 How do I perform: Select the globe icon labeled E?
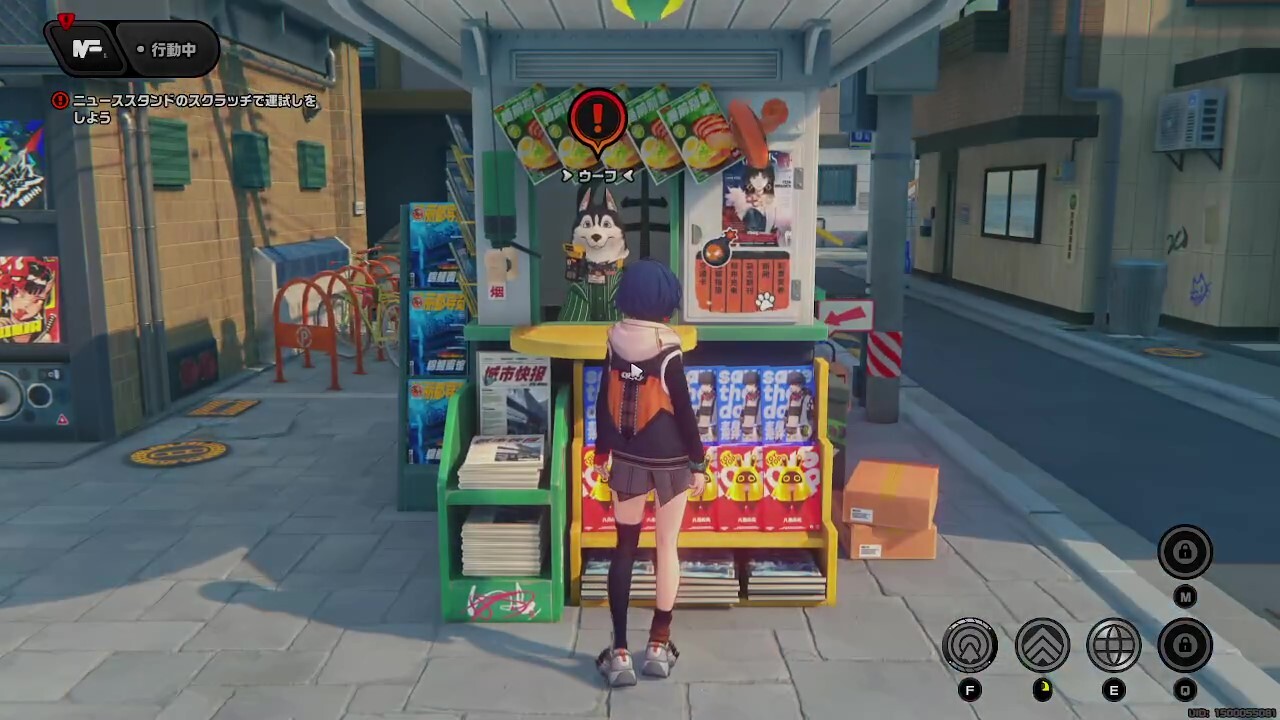click(1113, 647)
